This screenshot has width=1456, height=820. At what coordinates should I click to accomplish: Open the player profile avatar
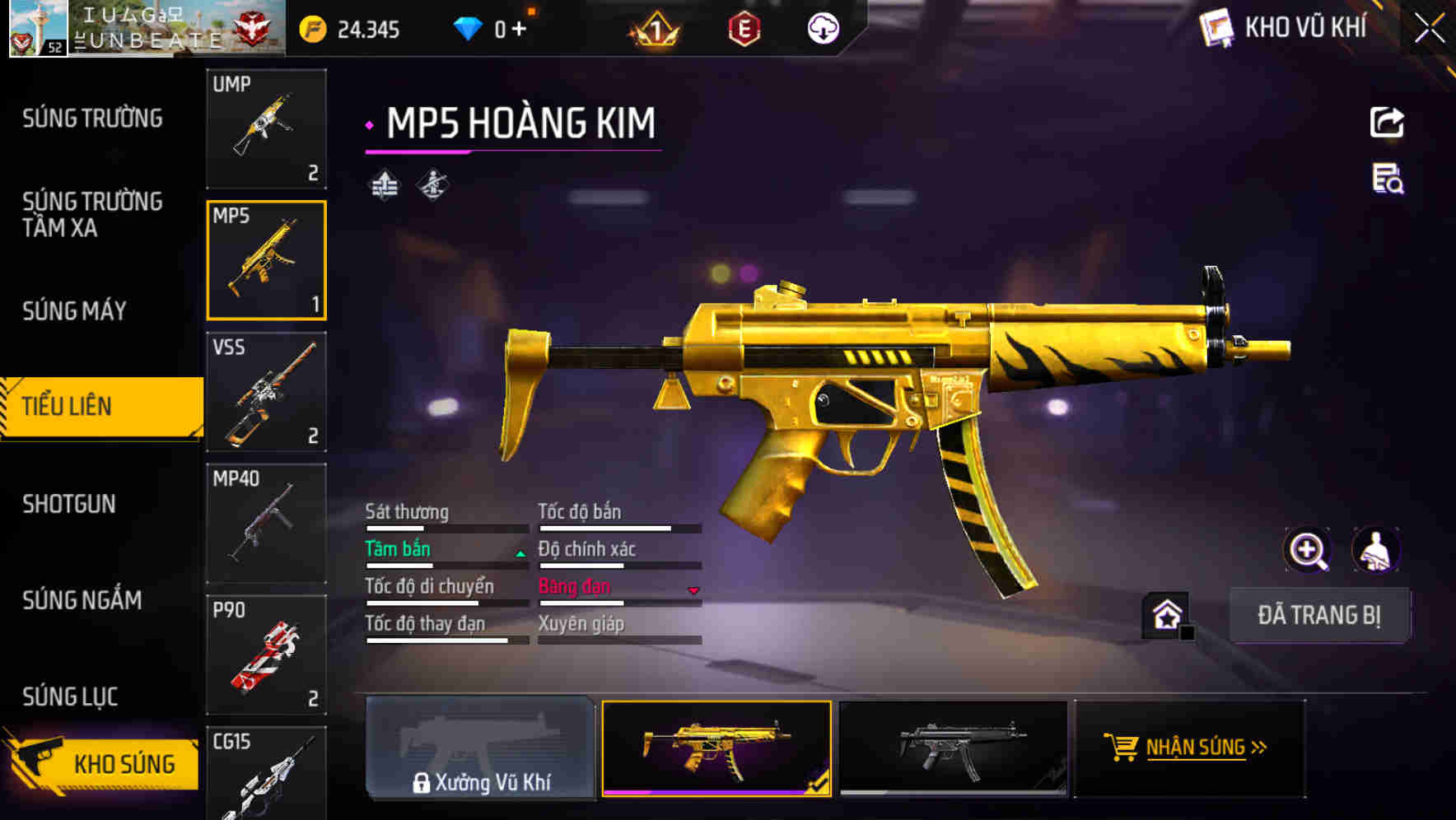(x=38, y=29)
